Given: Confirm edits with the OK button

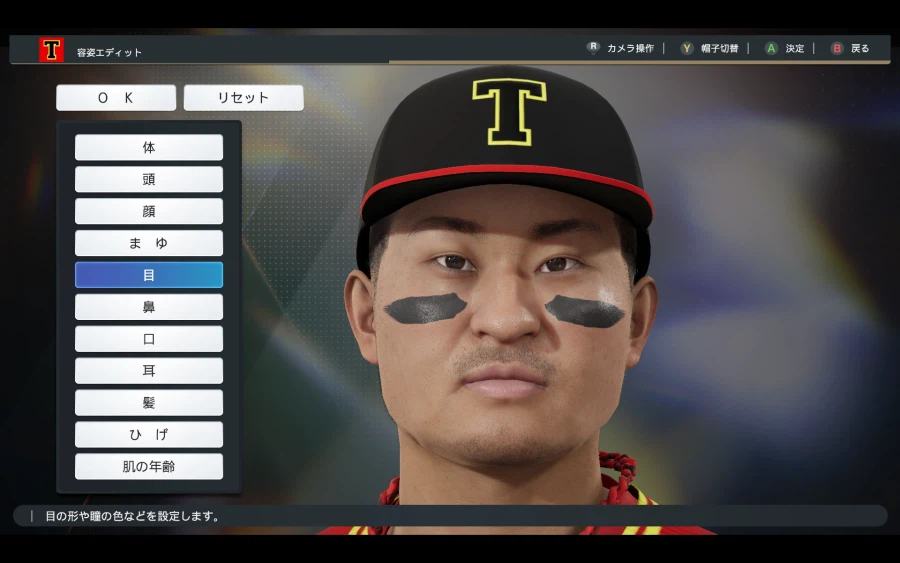Looking at the screenshot, I should pyautogui.click(x=116, y=98).
